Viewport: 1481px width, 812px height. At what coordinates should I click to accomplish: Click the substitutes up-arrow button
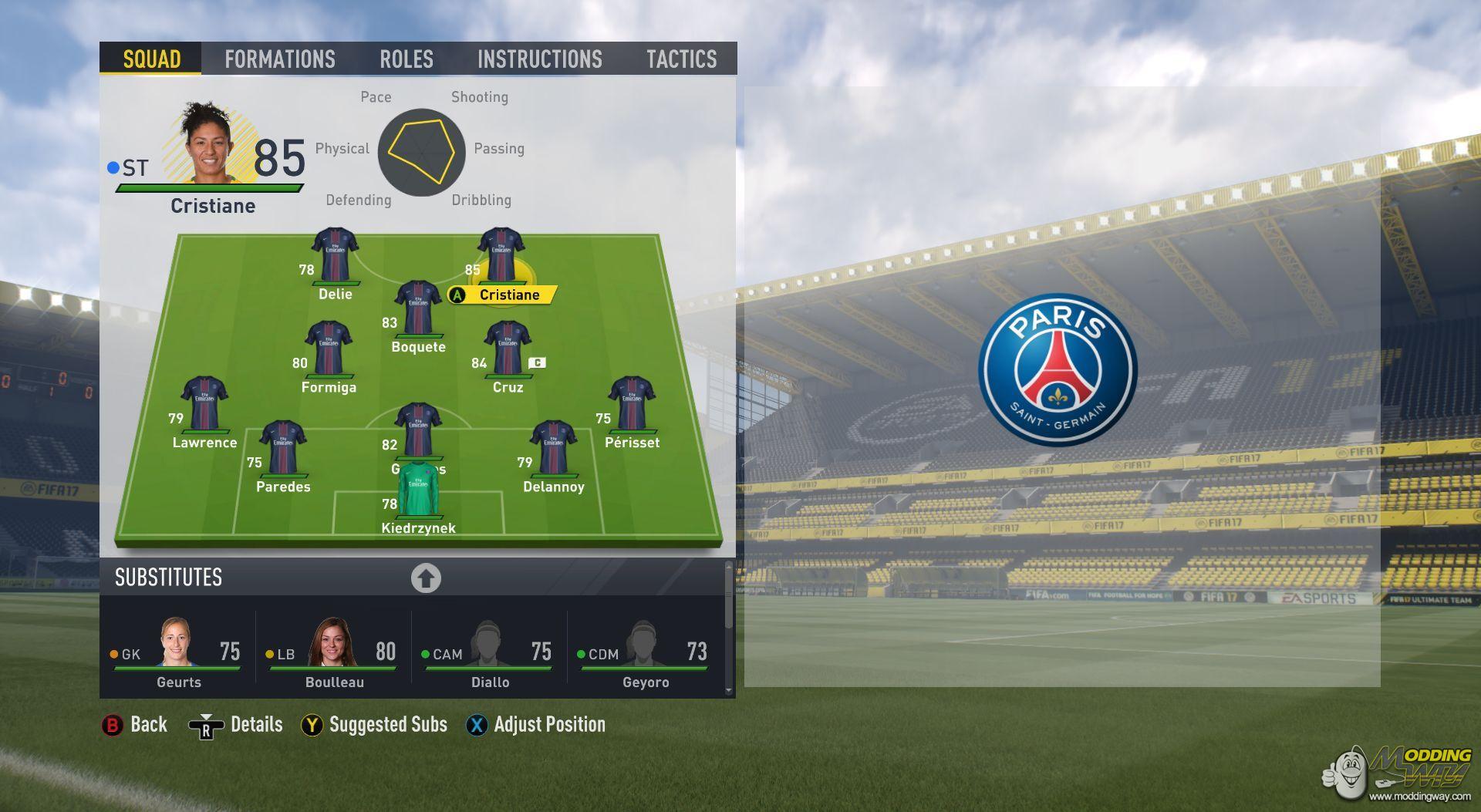coord(426,578)
